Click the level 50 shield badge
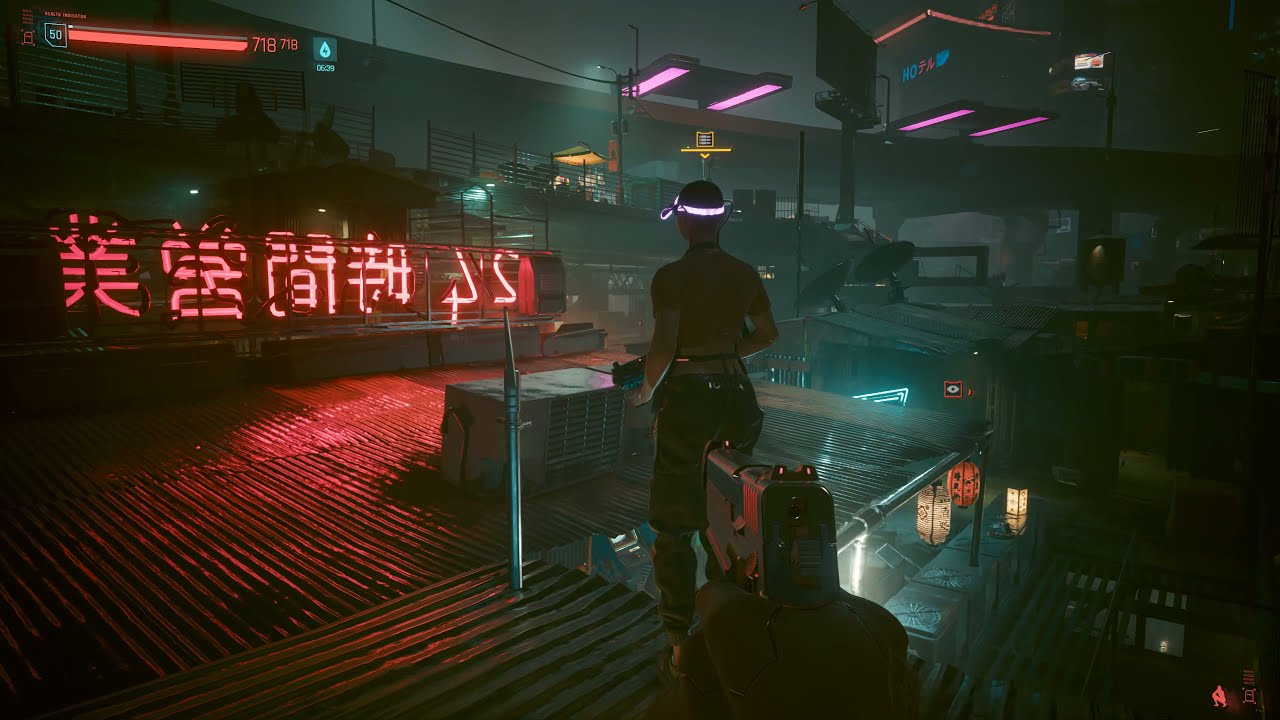This screenshot has height=720, width=1280. (x=56, y=34)
